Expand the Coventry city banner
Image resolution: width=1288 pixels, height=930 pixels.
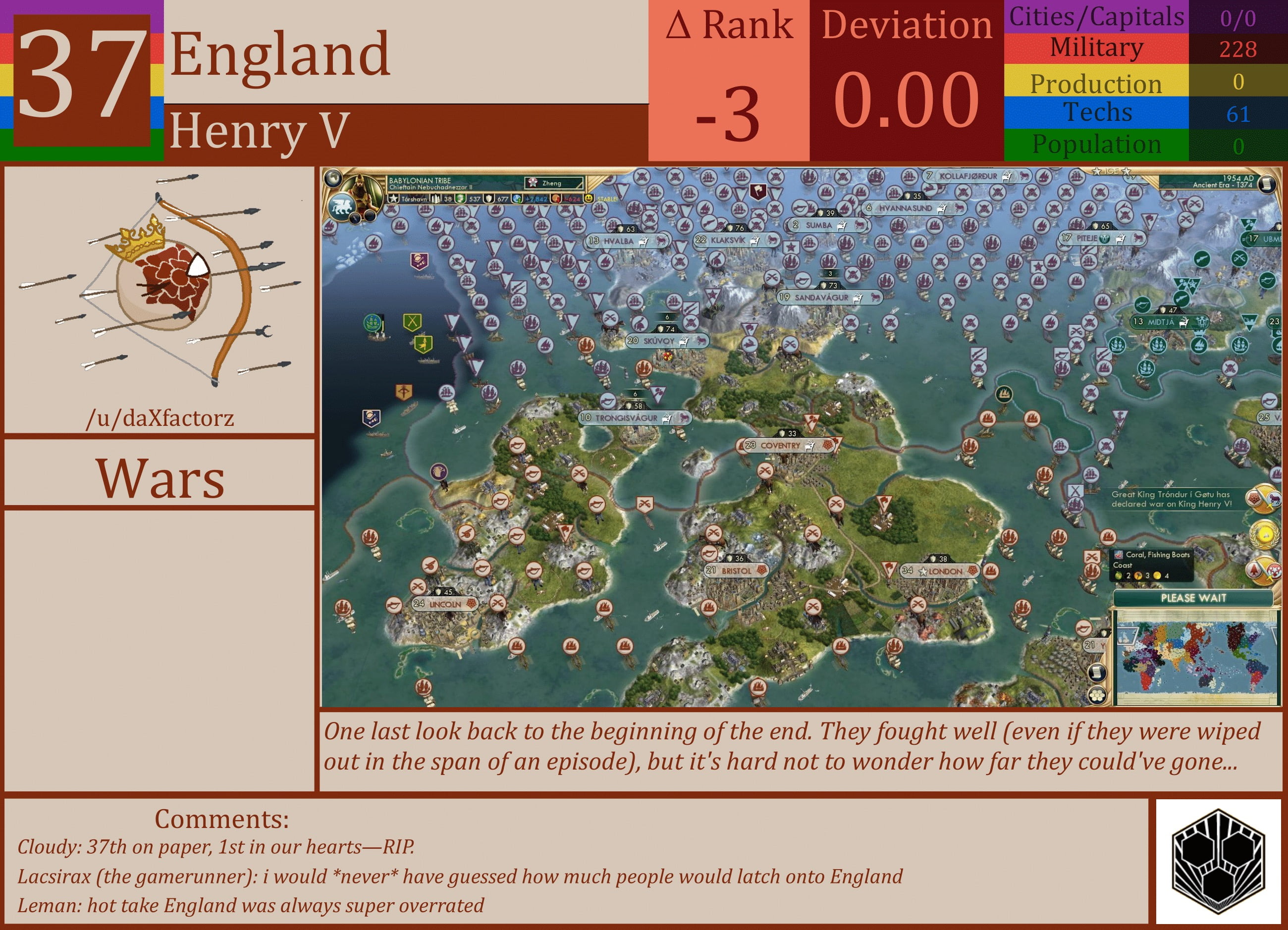pyautogui.click(x=784, y=446)
